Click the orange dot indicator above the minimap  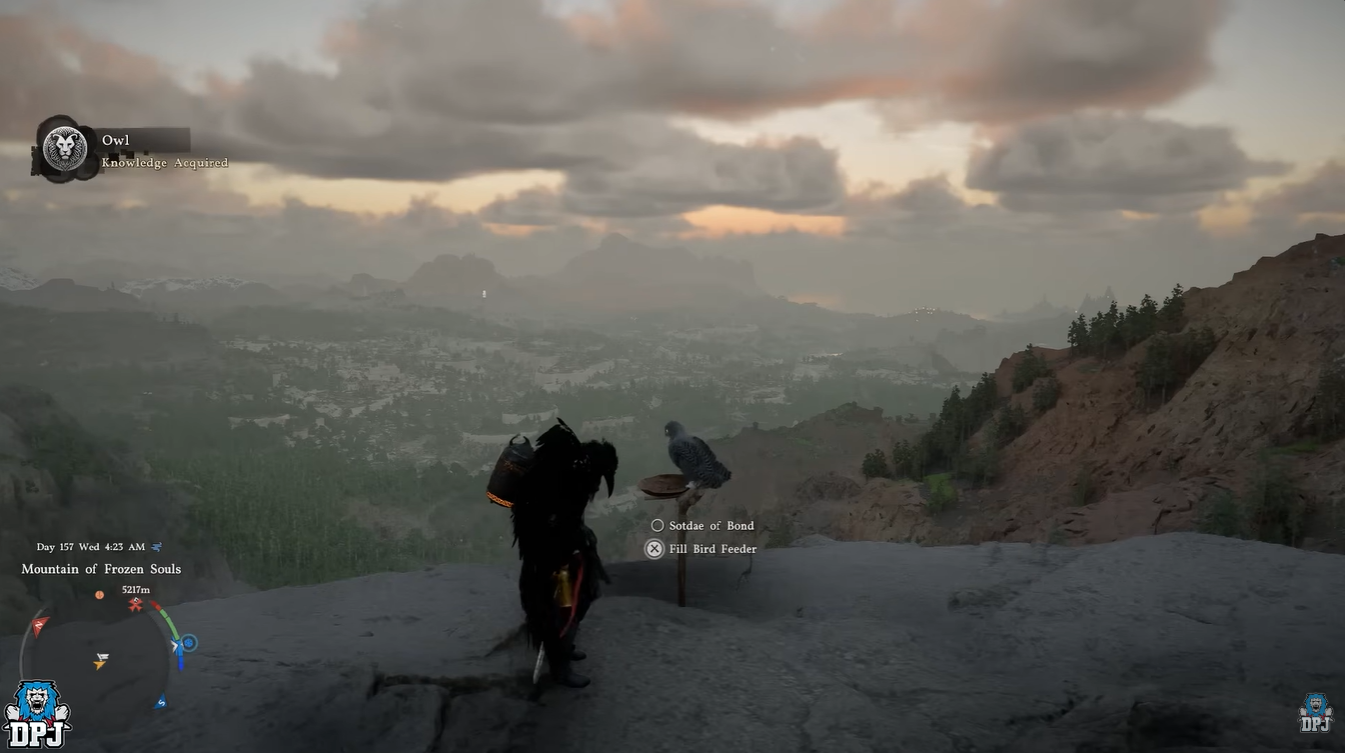100,595
